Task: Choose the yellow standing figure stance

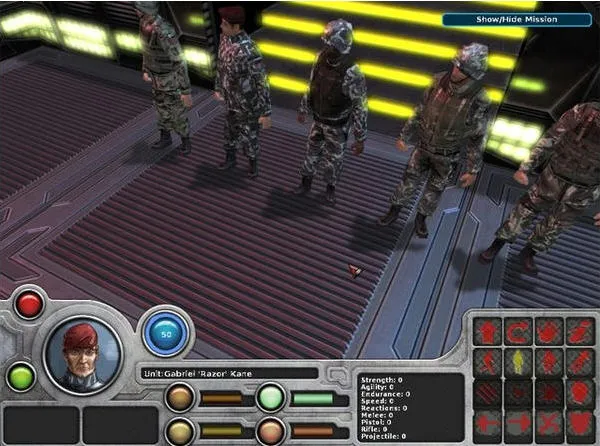Action: point(519,360)
